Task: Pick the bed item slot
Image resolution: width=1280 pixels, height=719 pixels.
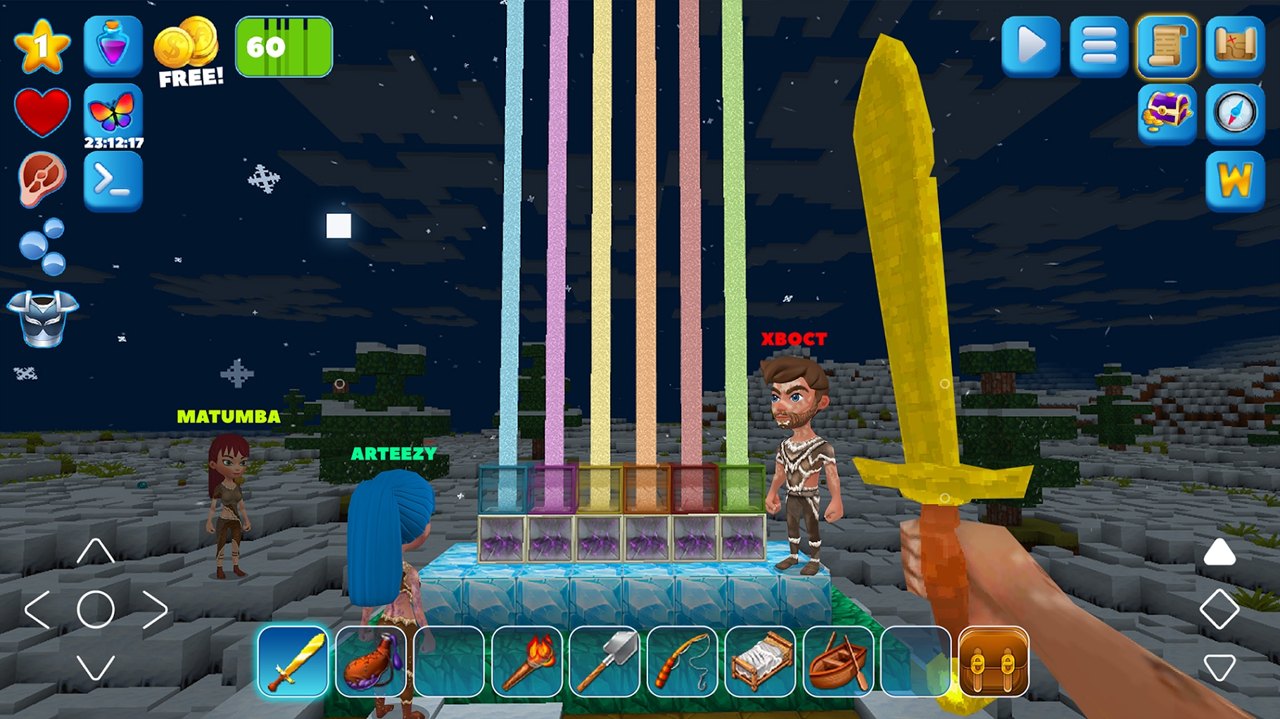Action: (x=760, y=661)
